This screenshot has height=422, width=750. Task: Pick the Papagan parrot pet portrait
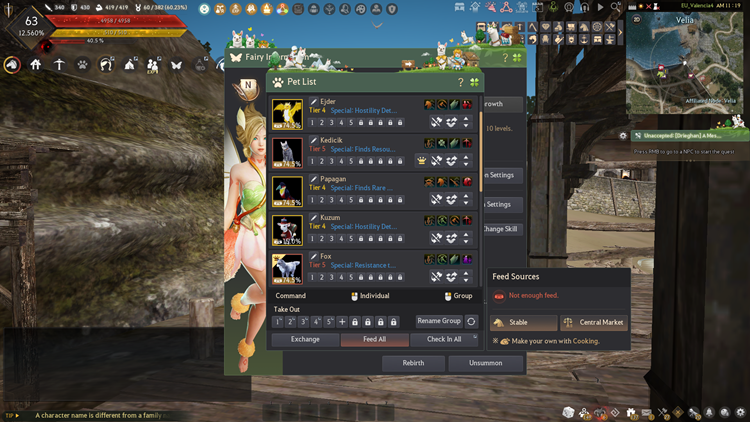(287, 190)
